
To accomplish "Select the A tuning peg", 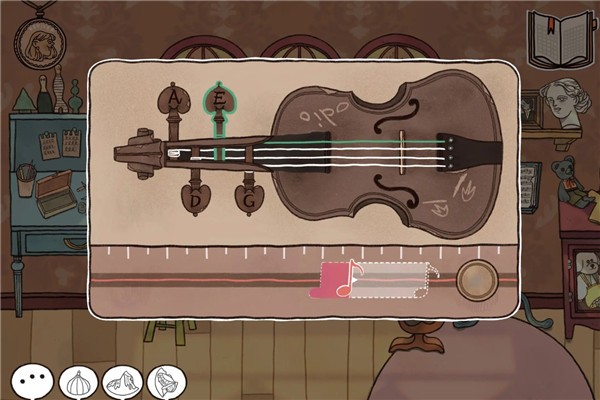I will click(175, 101).
